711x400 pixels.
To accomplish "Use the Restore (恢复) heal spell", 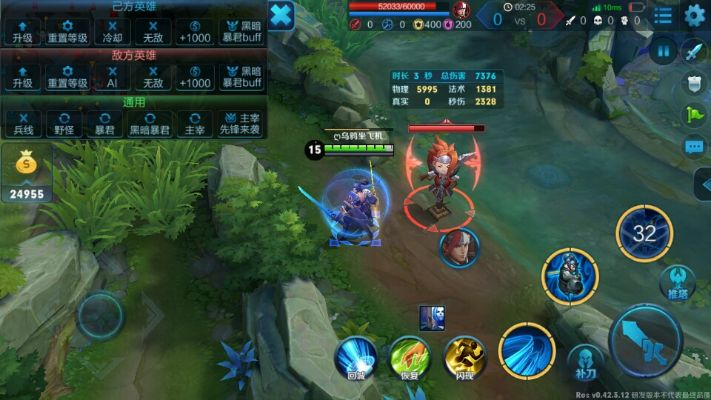I will click(x=409, y=357).
